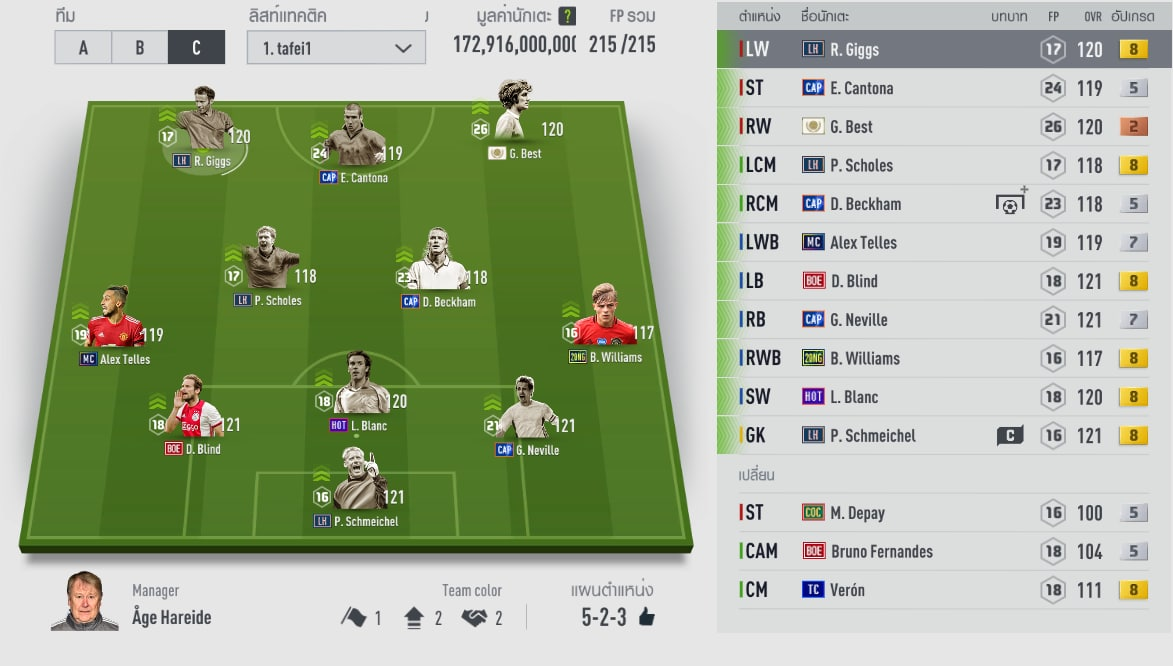
Task: Click the squad value help question mark
Action: [x=567, y=16]
